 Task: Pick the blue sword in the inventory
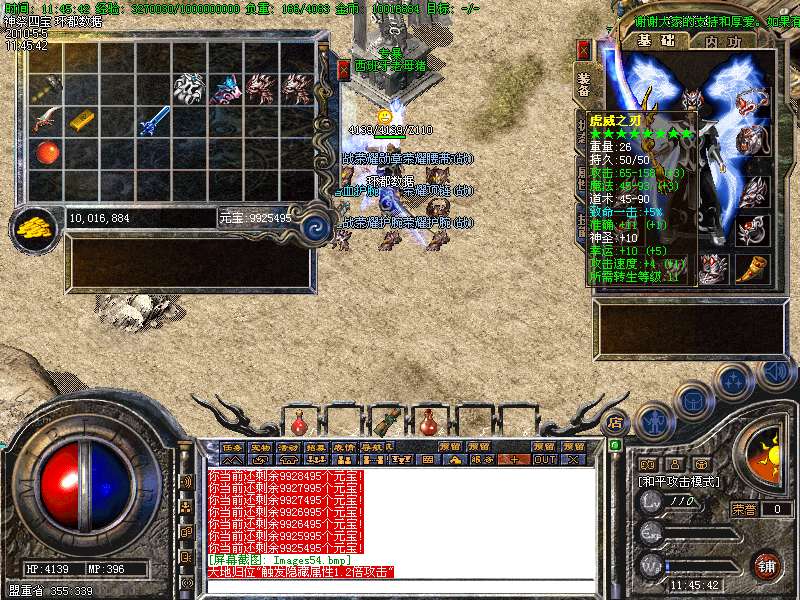tap(155, 120)
